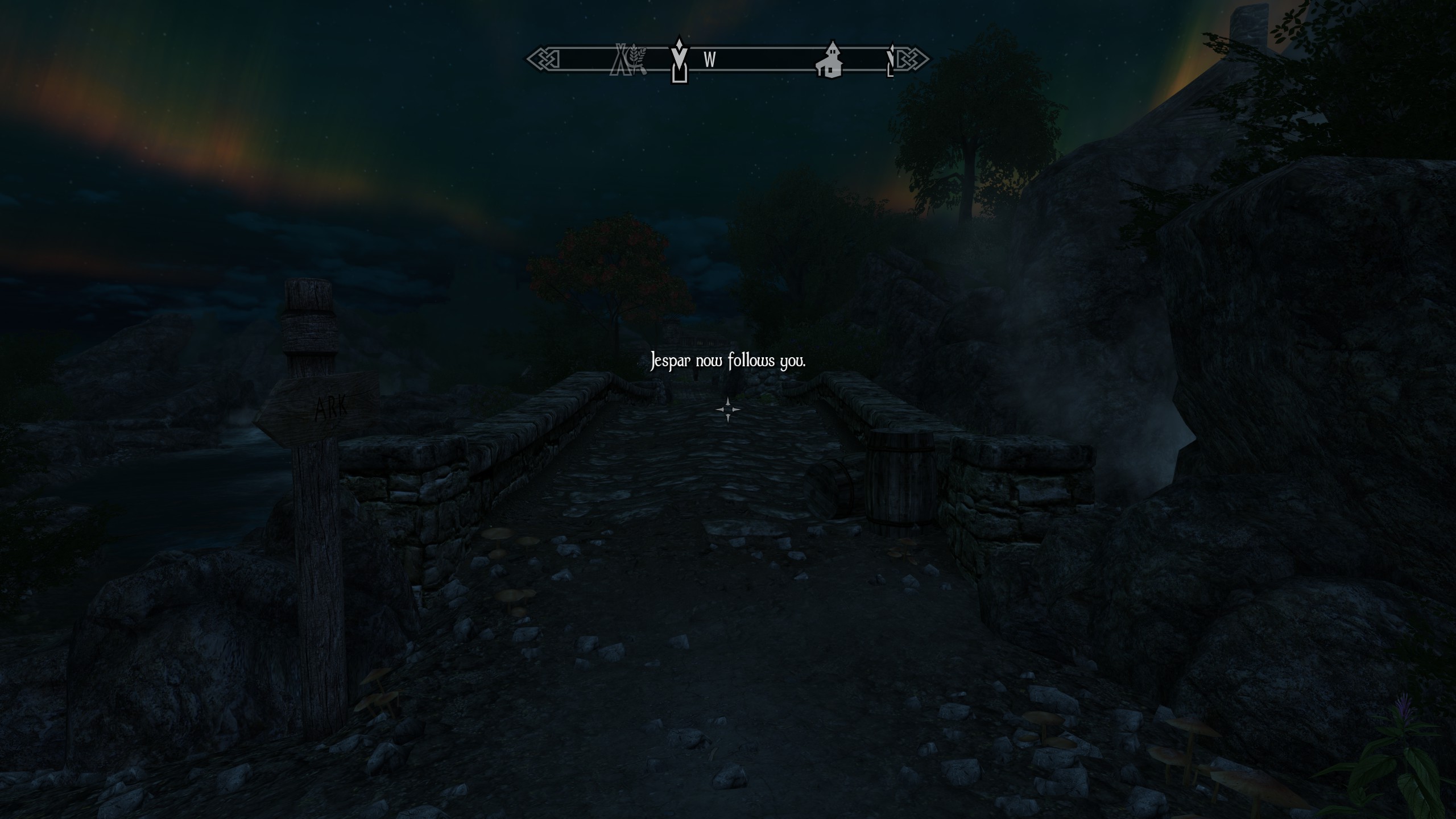Select the diamond quest indicator above the compass arrow
Screen dimensions: 1456x819
point(679,45)
